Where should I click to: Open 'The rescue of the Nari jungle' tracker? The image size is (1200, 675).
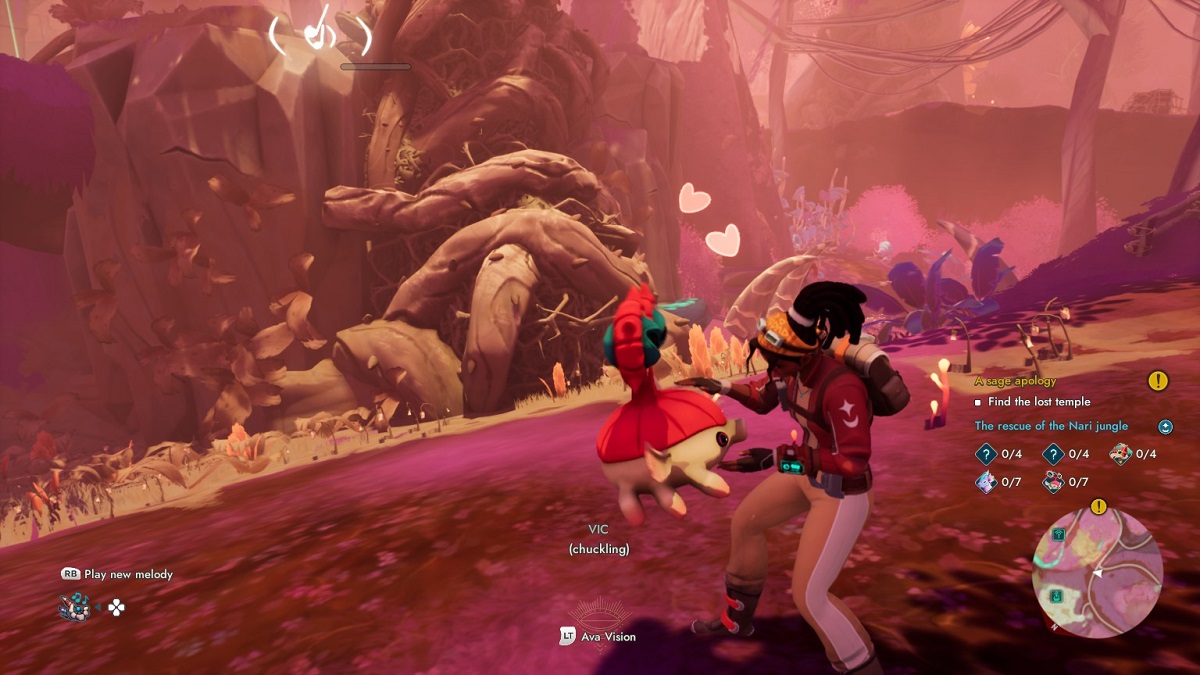point(1051,426)
